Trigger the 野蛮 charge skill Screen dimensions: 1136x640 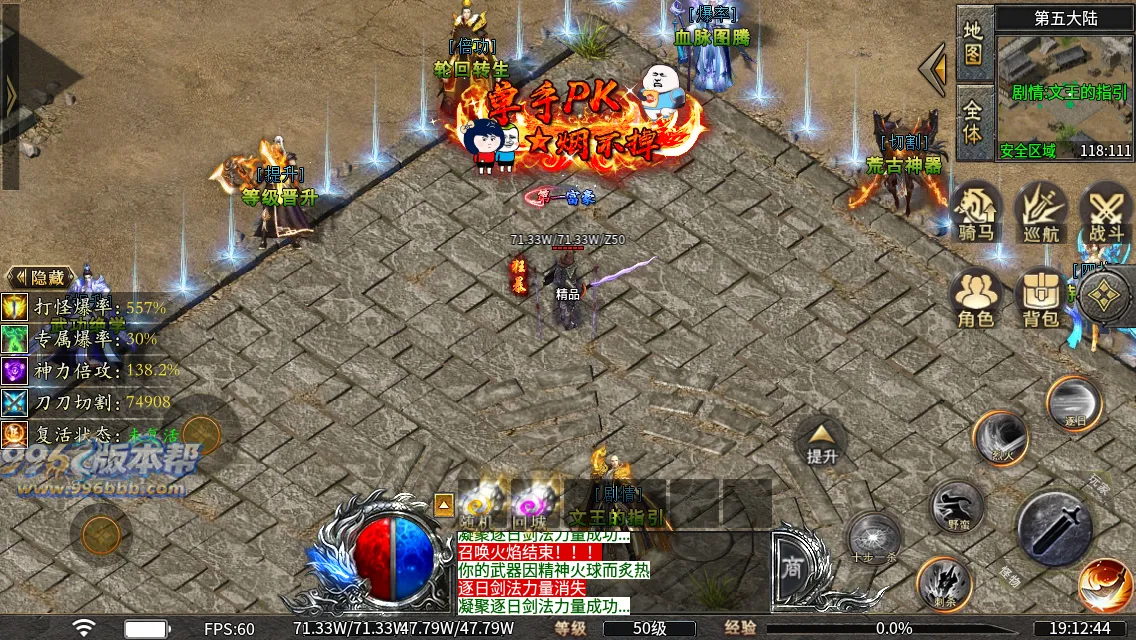pos(957,505)
